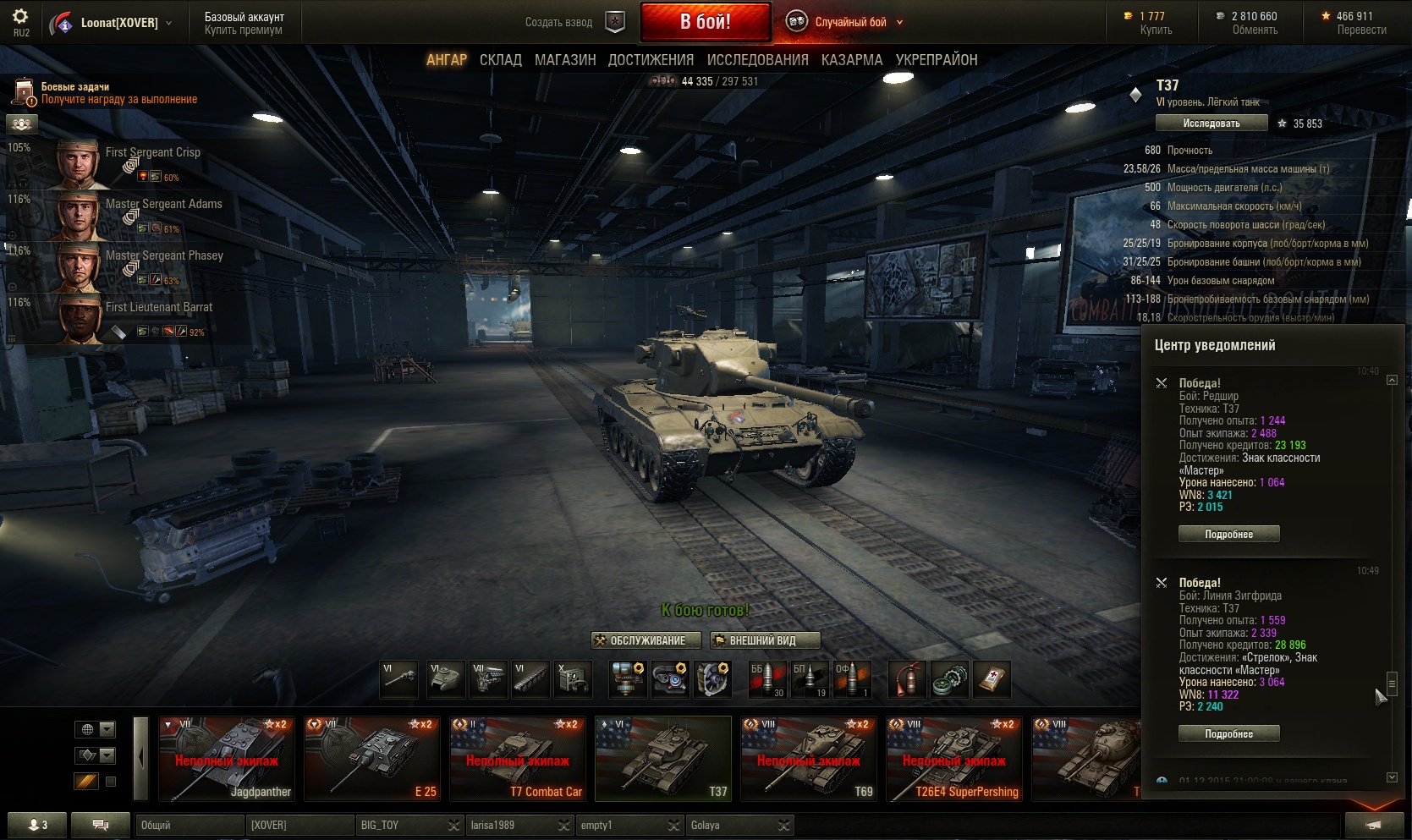This screenshot has height=840, width=1412.
Task: Open Купить премиум link
Action: (x=244, y=30)
